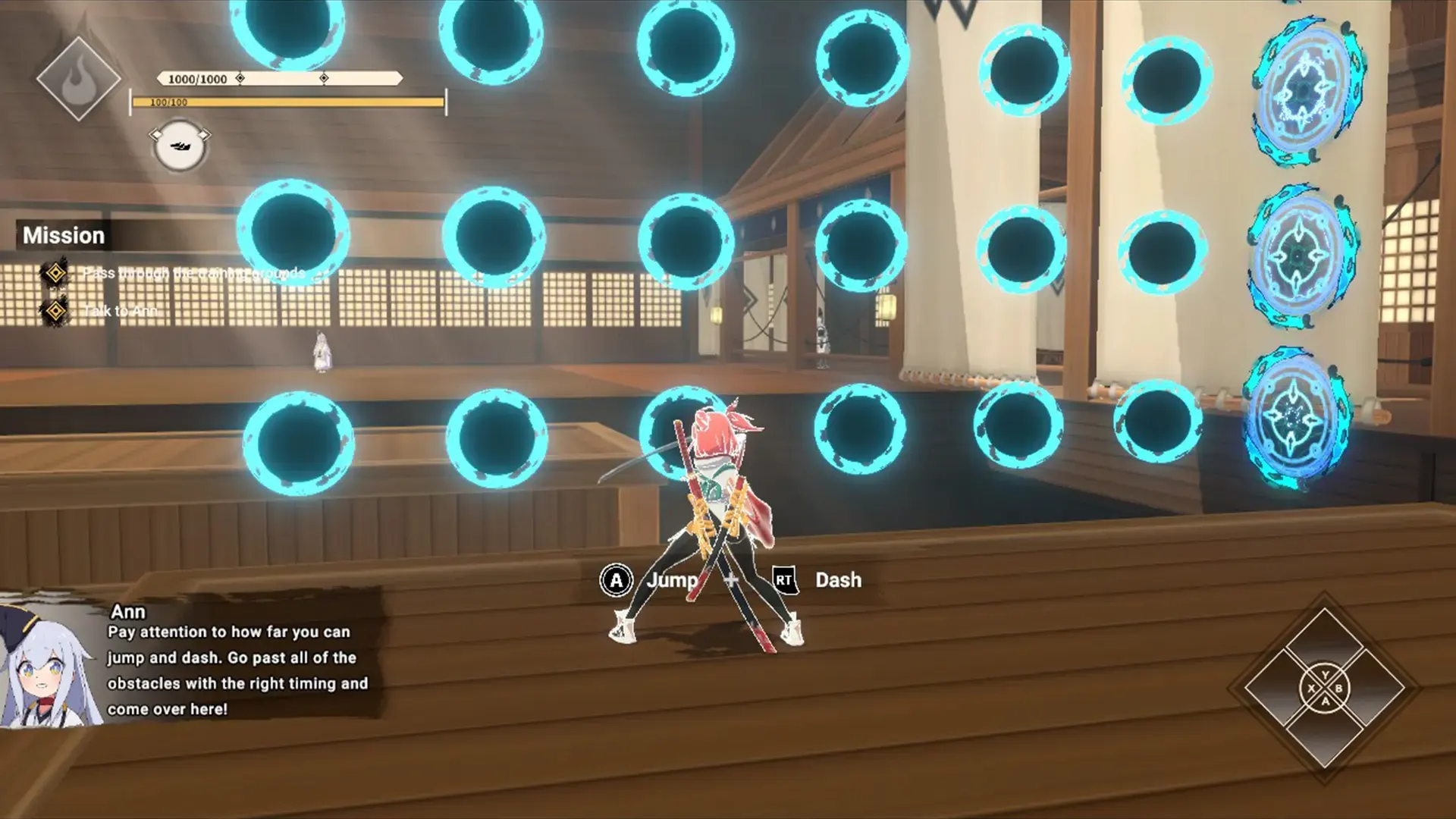Click the flame emblem diamond icon
This screenshot has height=819, width=1456.
tap(78, 79)
